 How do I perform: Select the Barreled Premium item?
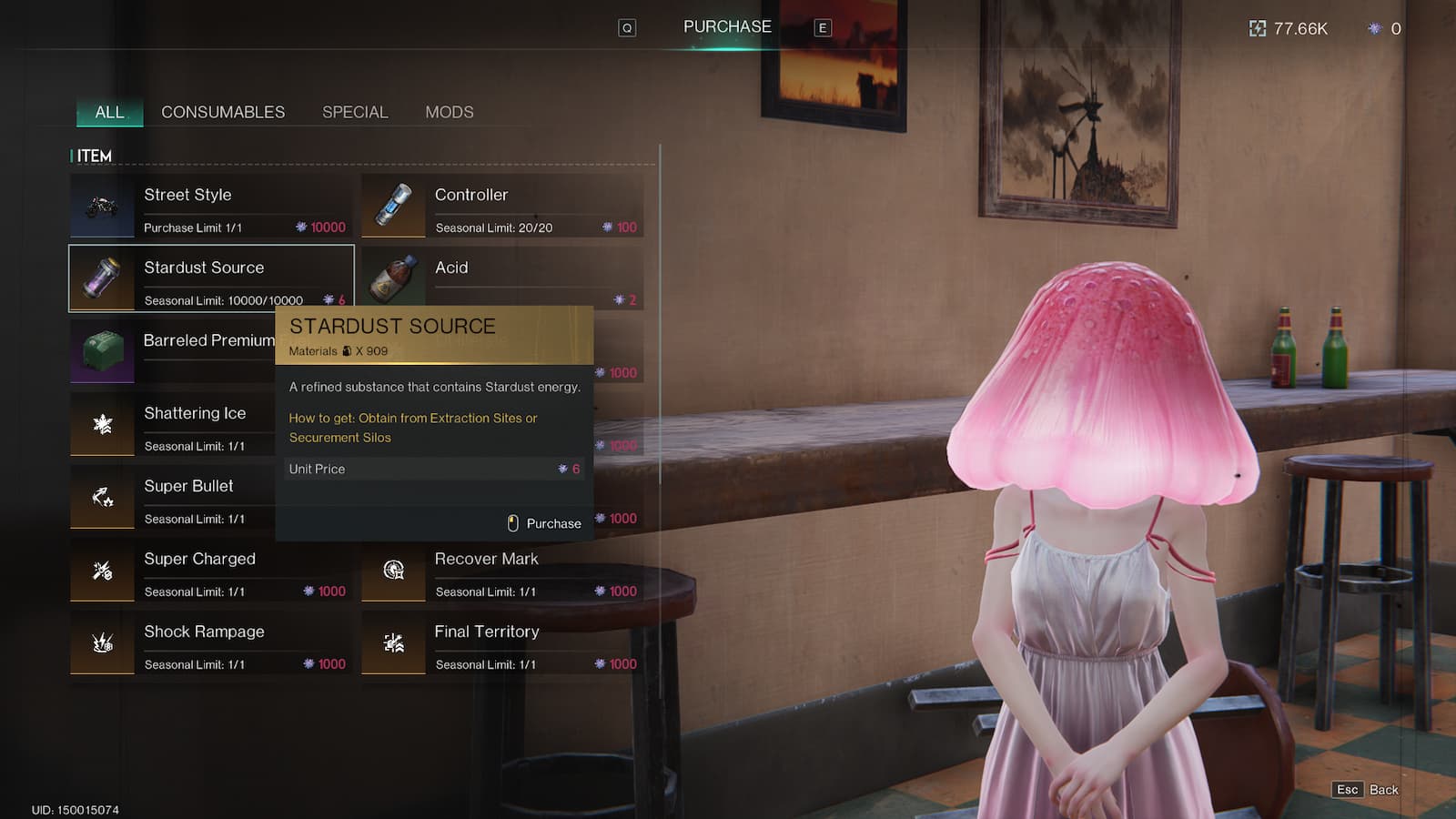coord(173,351)
